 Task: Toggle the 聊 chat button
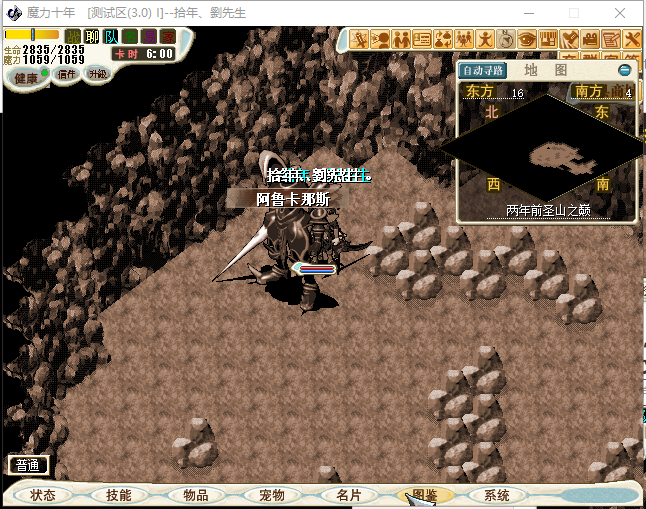(x=92, y=37)
